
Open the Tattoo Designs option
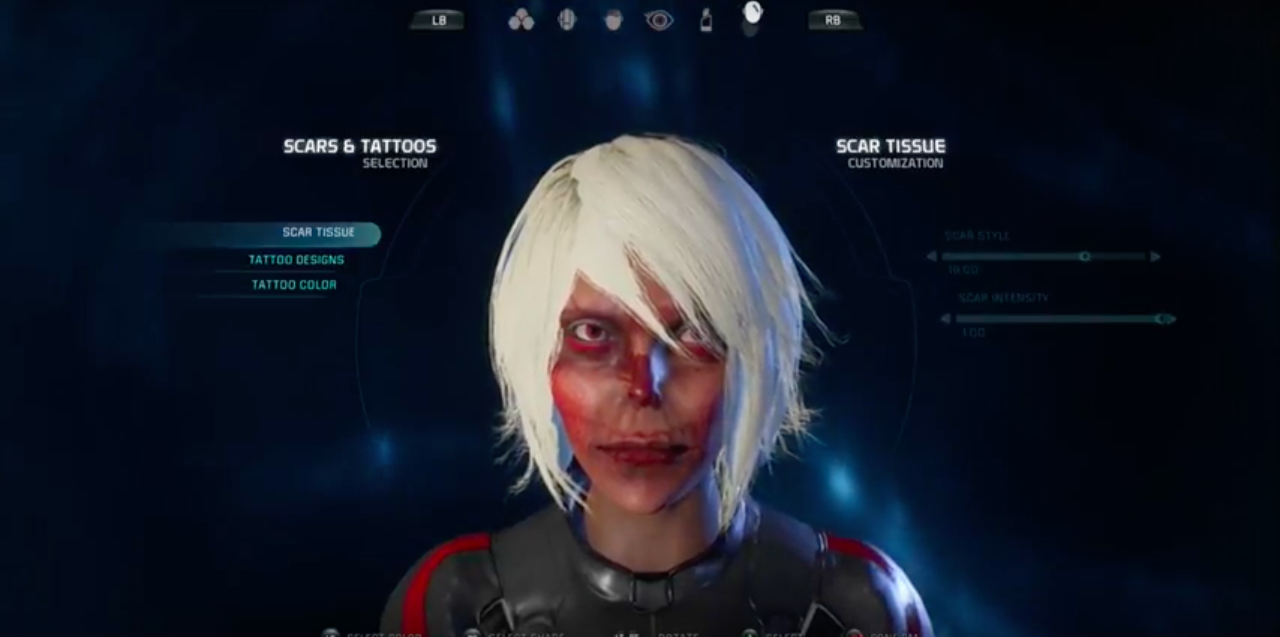pyautogui.click(x=296, y=260)
